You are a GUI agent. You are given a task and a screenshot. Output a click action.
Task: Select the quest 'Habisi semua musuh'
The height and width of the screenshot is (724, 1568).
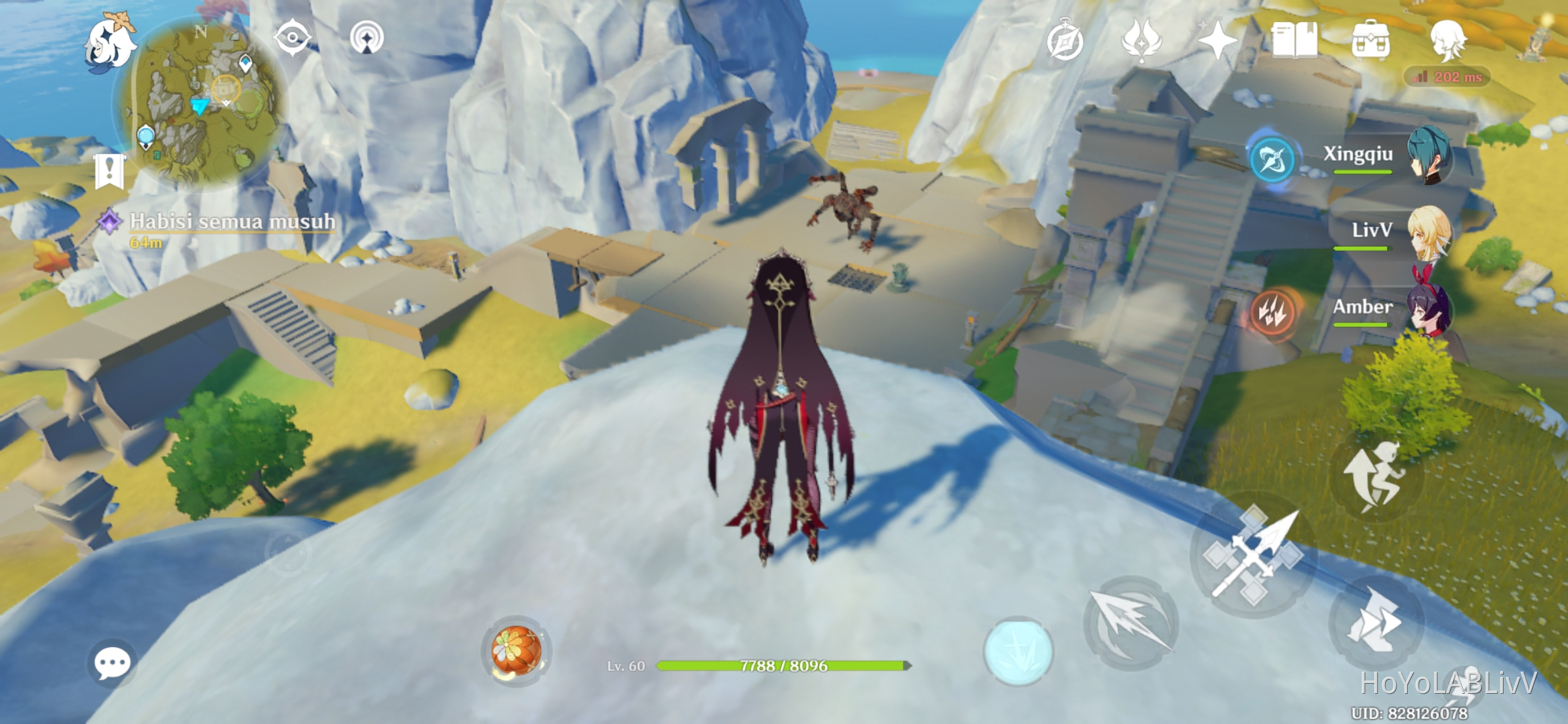tap(231, 223)
